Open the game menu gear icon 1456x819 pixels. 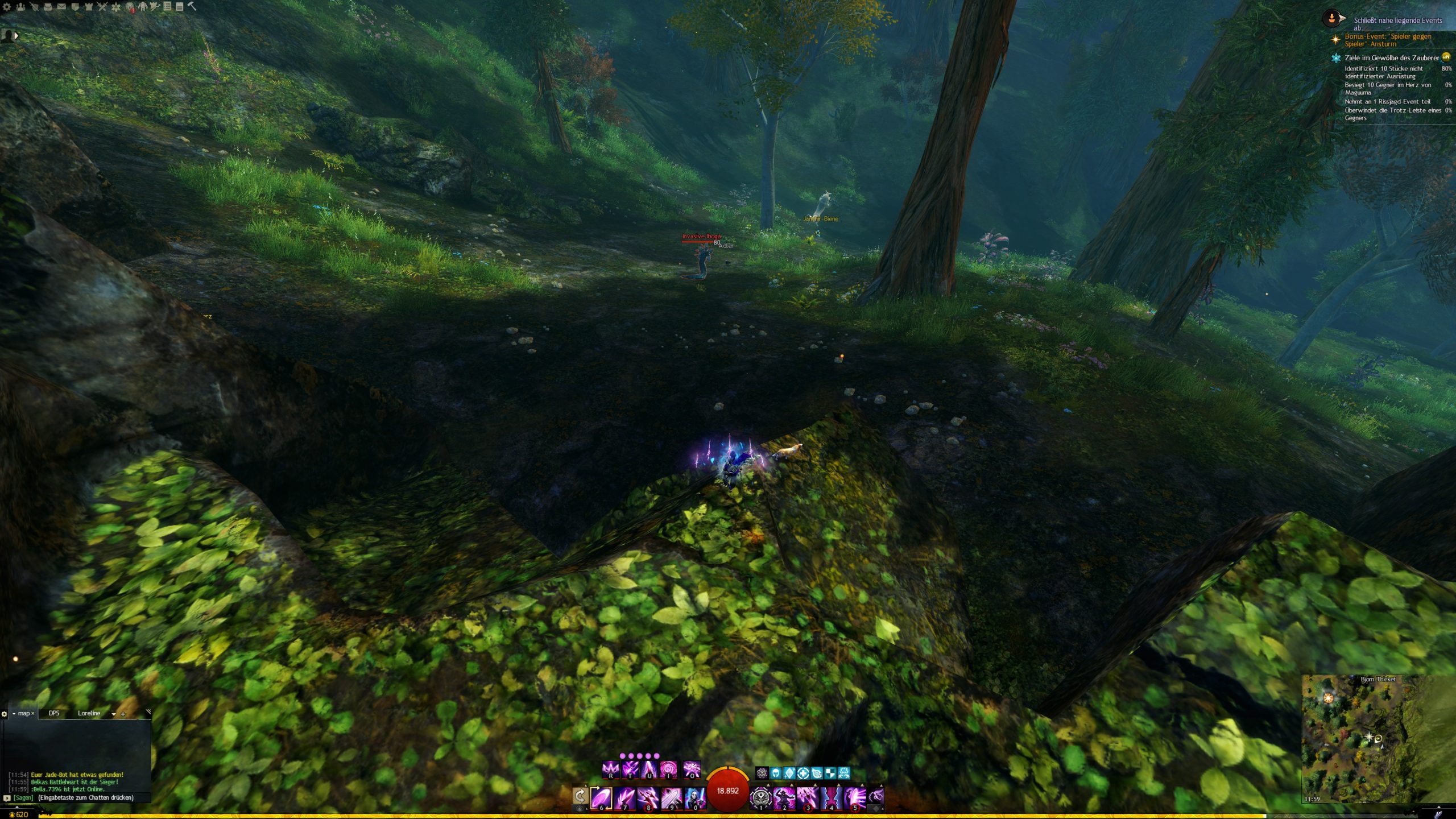pyautogui.click(x=7, y=7)
